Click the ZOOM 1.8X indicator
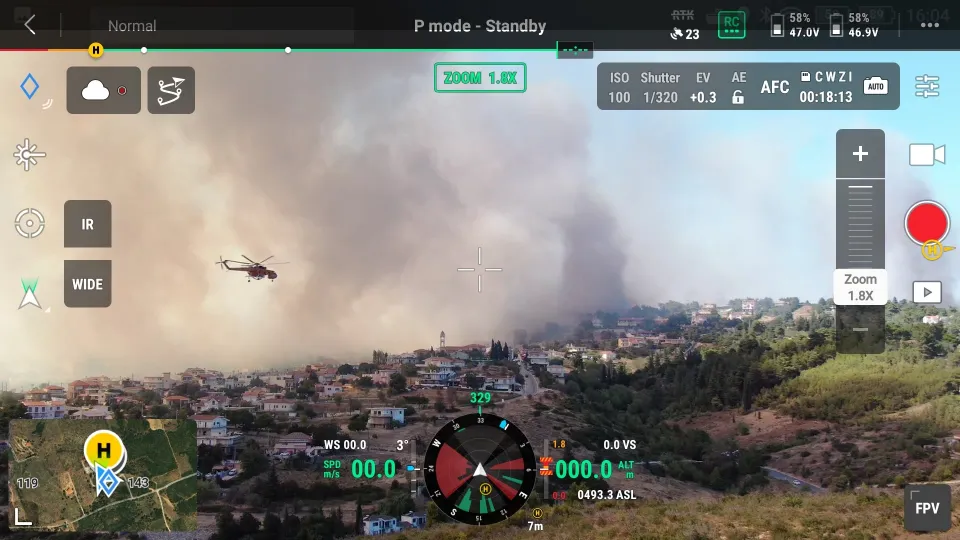Viewport: 960px width, 540px height. coord(480,77)
